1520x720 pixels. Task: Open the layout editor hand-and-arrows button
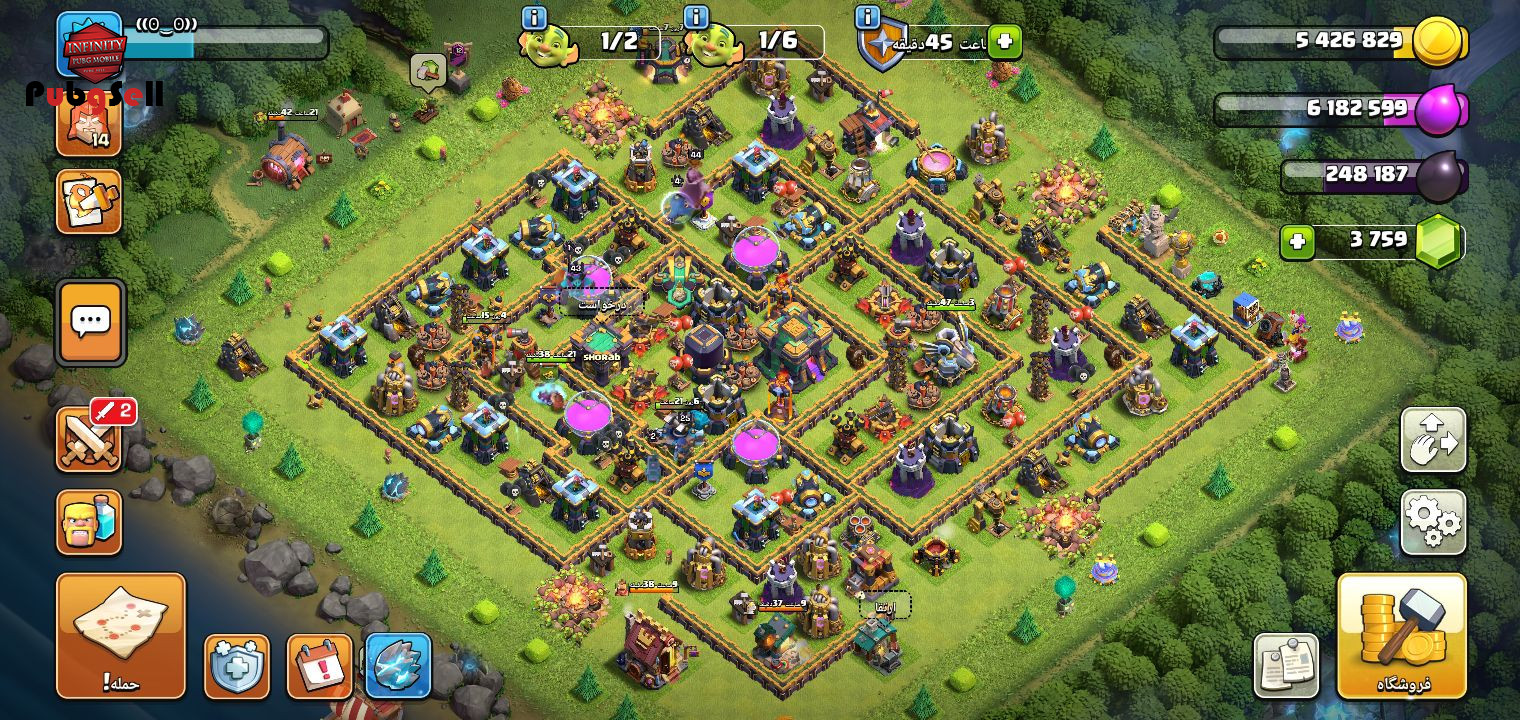[x=1433, y=440]
